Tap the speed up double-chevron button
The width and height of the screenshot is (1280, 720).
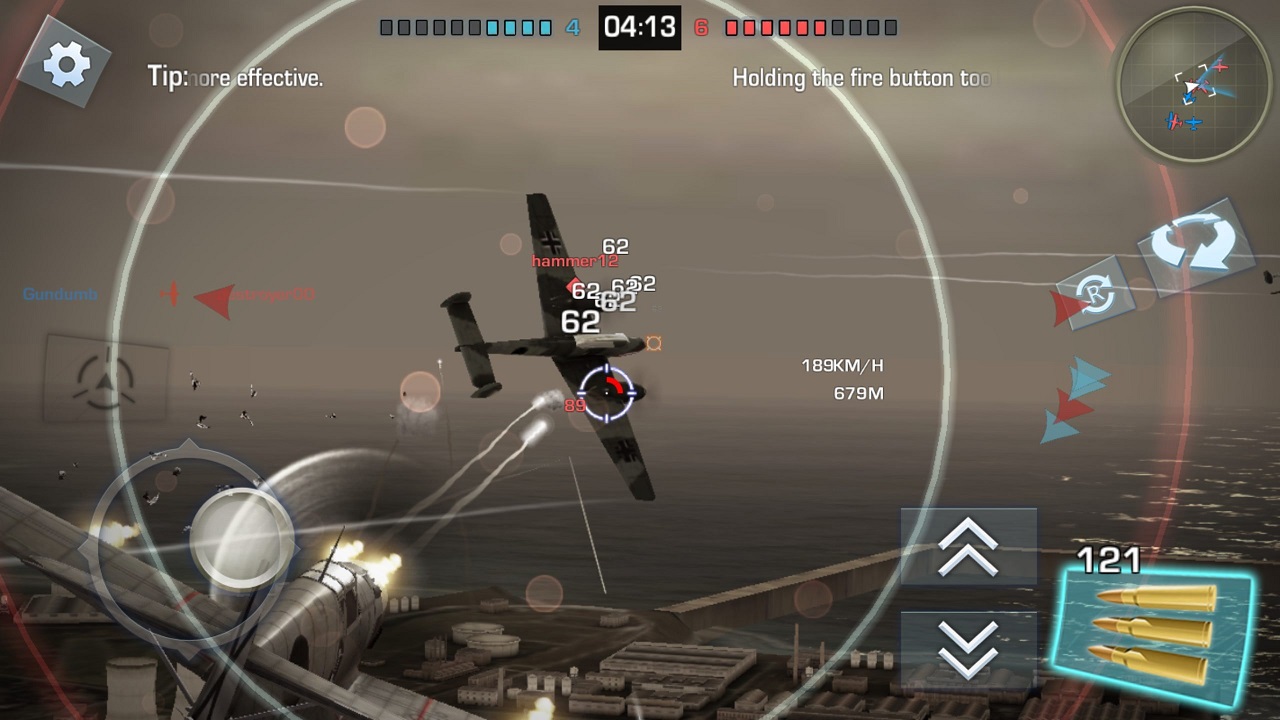coord(968,547)
